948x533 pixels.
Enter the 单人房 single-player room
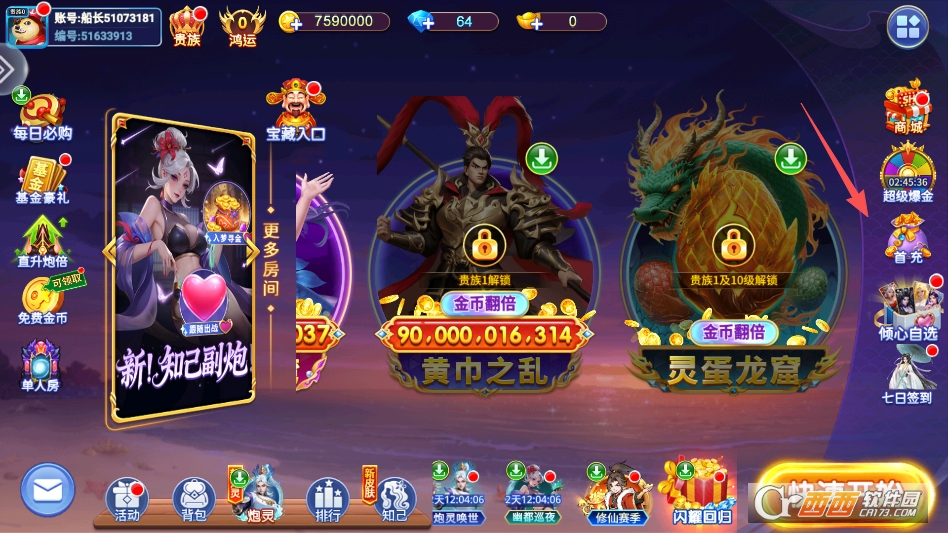pos(42,365)
